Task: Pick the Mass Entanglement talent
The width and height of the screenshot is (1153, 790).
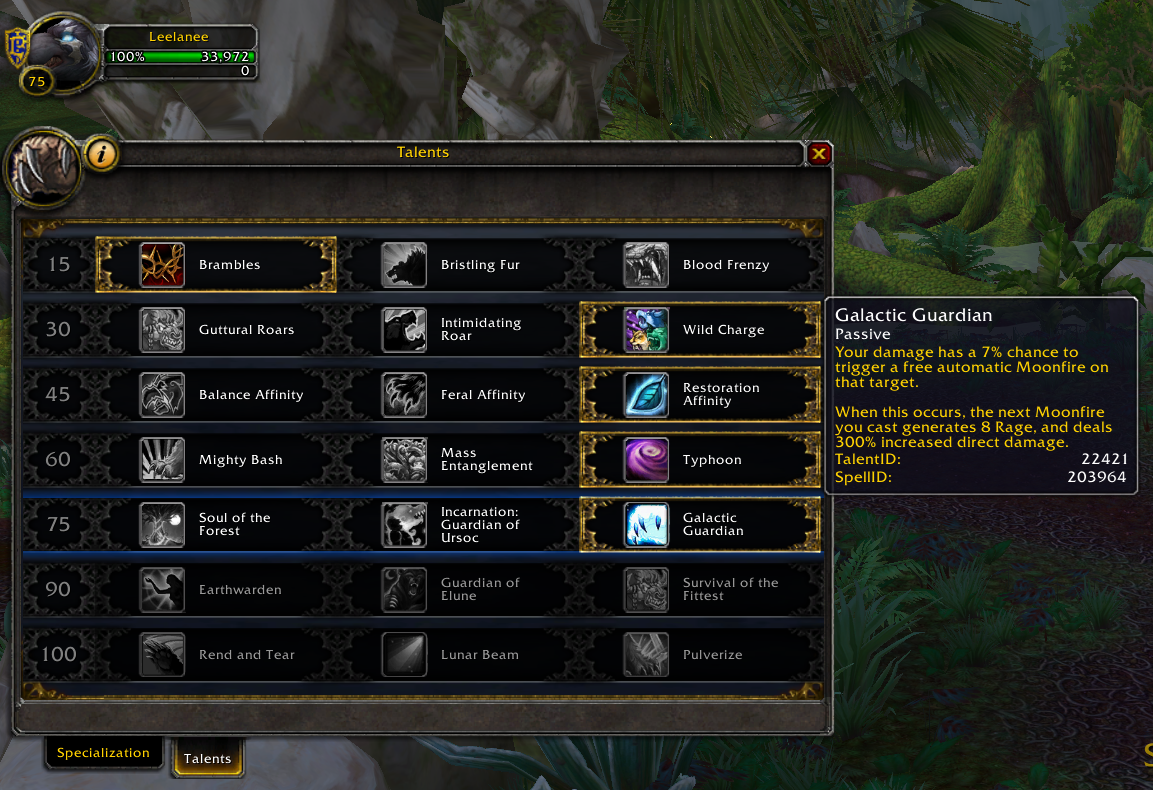Action: [x=458, y=460]
